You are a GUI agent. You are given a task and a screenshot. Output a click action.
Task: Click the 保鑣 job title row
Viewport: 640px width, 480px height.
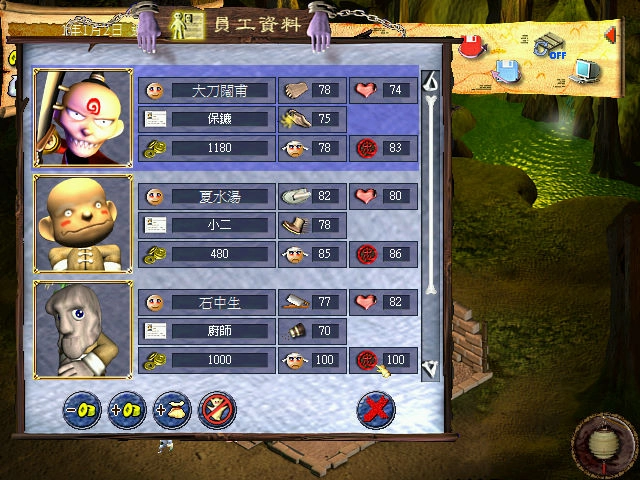pos(206,119)
